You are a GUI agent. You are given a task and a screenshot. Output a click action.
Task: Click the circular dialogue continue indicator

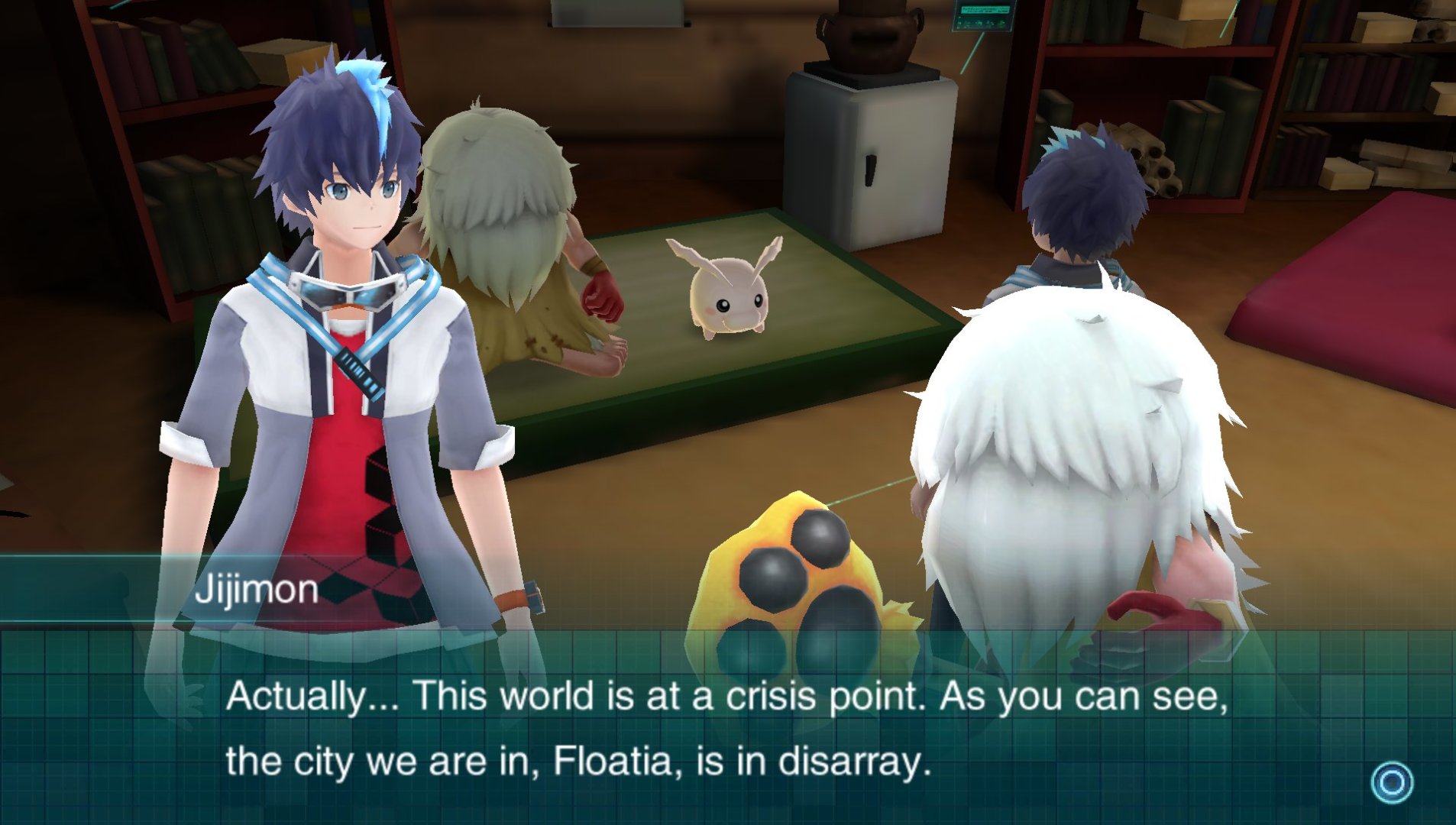[1392, 782]
